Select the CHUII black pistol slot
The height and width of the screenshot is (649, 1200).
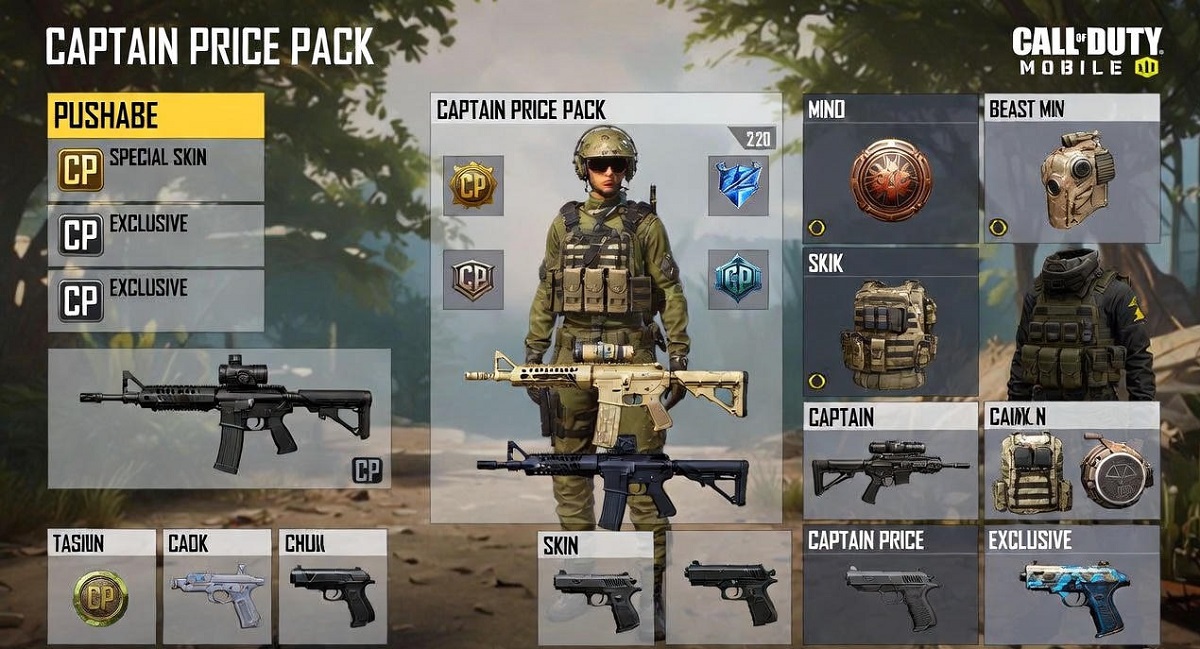[x=332, y=595]
